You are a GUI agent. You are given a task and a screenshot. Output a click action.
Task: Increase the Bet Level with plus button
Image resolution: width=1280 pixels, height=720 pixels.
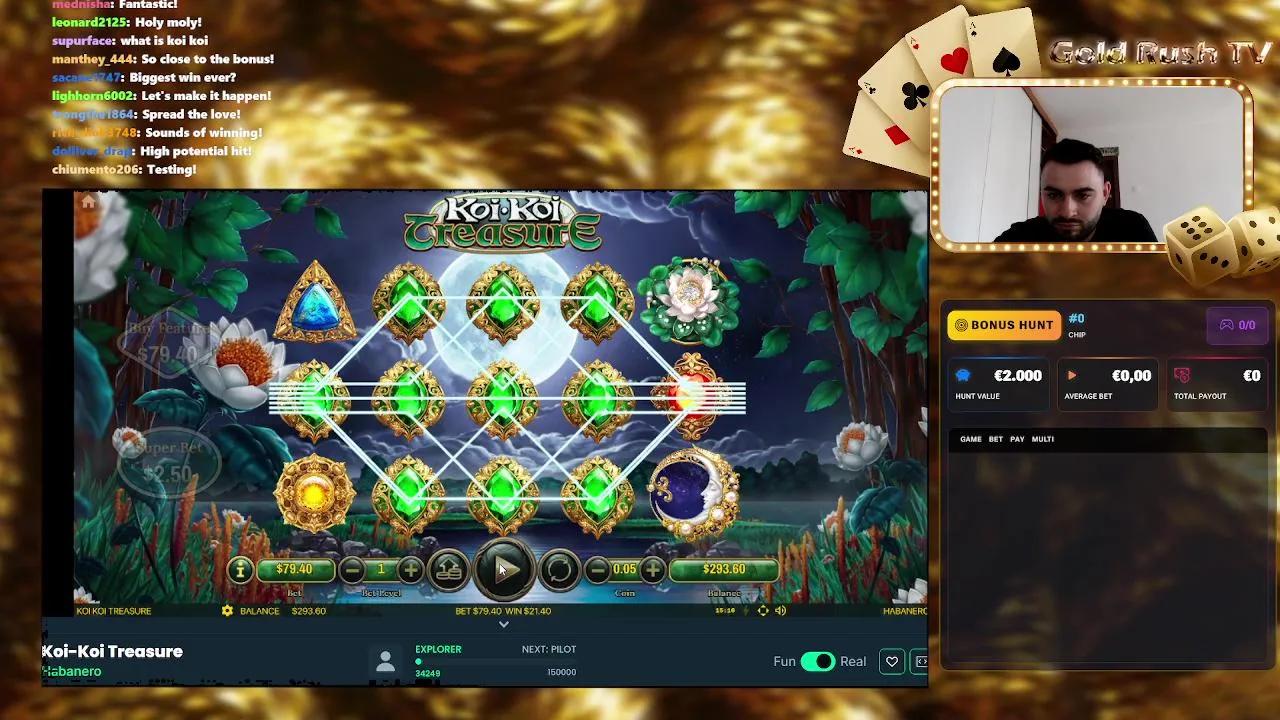(x=409, y=569)
